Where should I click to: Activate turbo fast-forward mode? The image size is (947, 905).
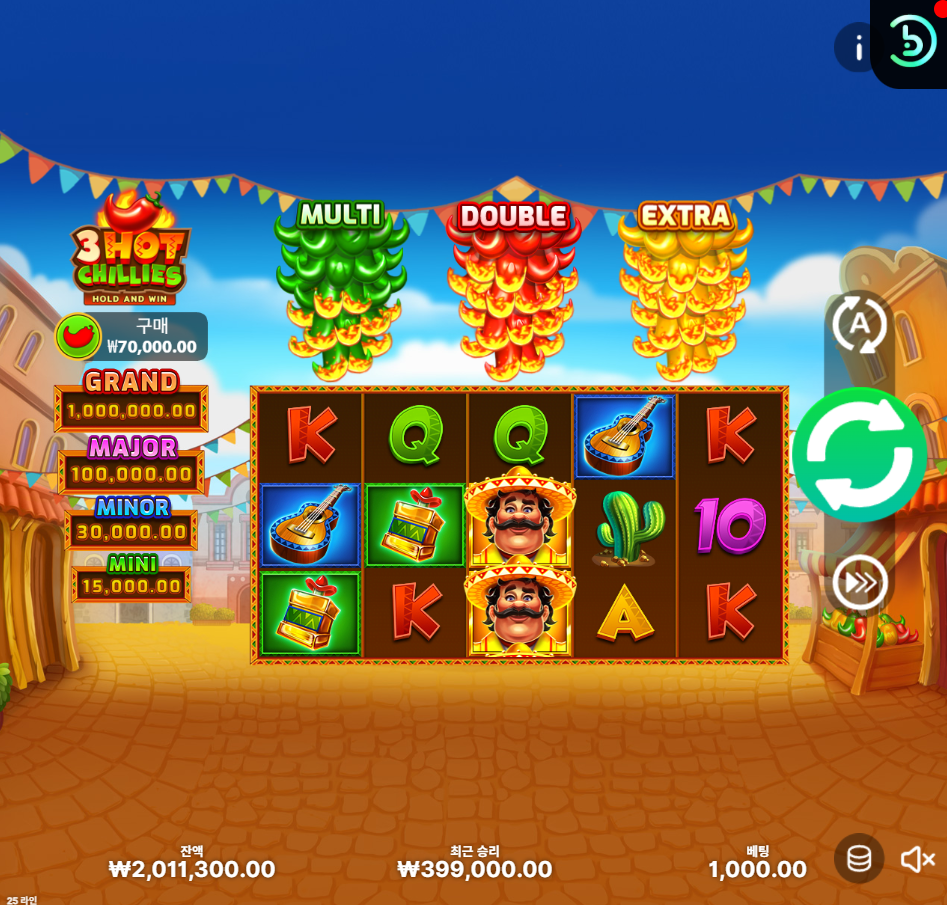click(860, 583)
